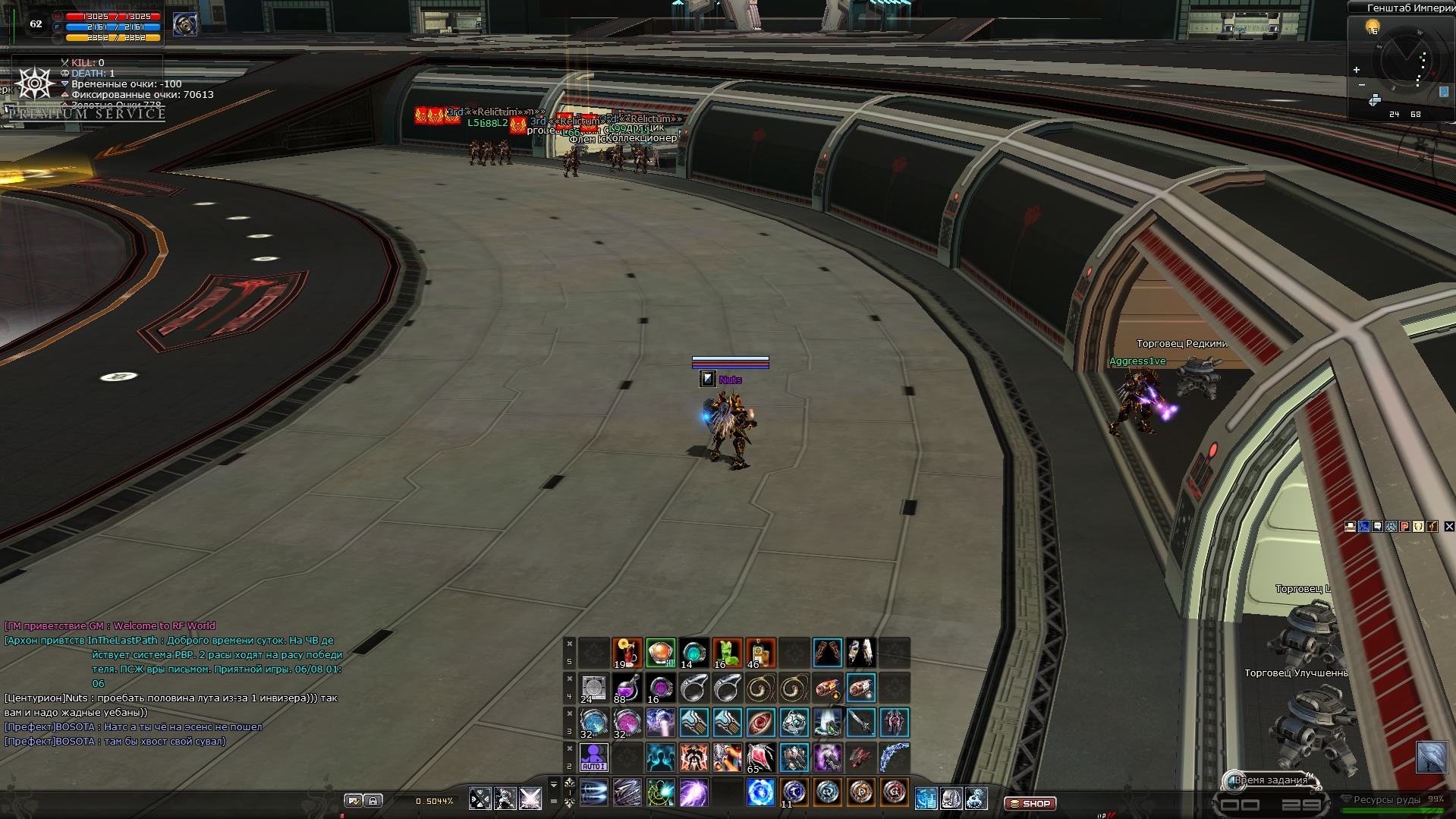Cast the blue silhouettes group buff

tap(660, 758)
